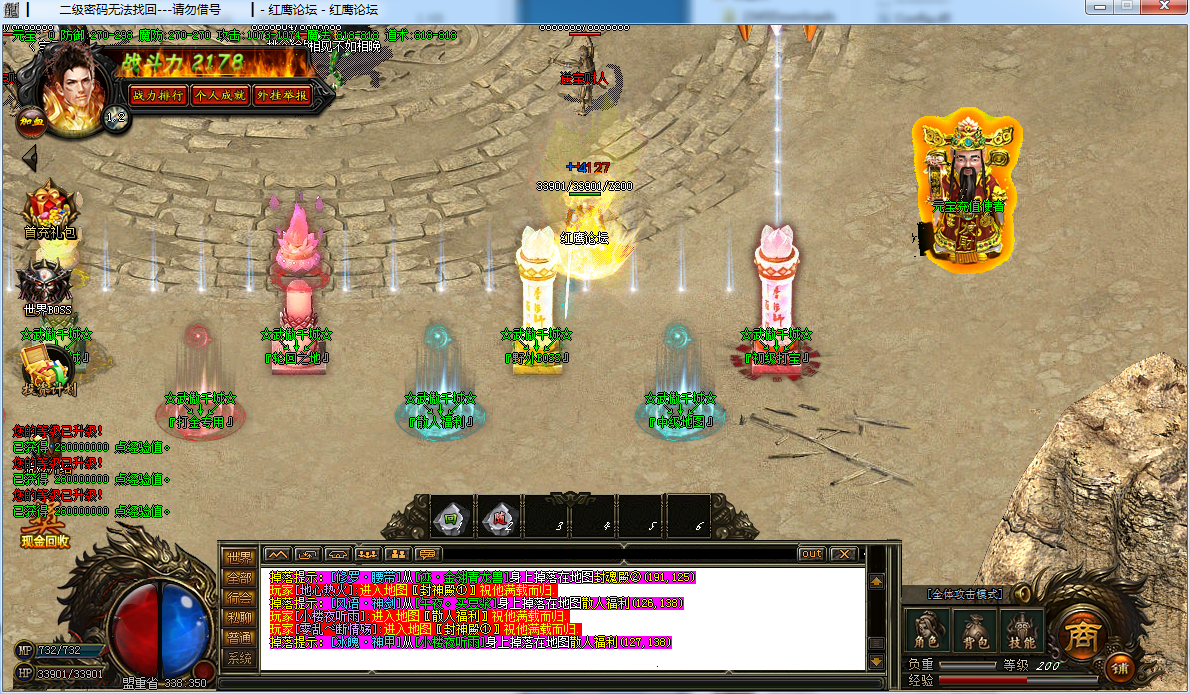This screenshot has width=1190, height=694.
Task: Click the 外挂举报 report button
Action: coord(281,96)
